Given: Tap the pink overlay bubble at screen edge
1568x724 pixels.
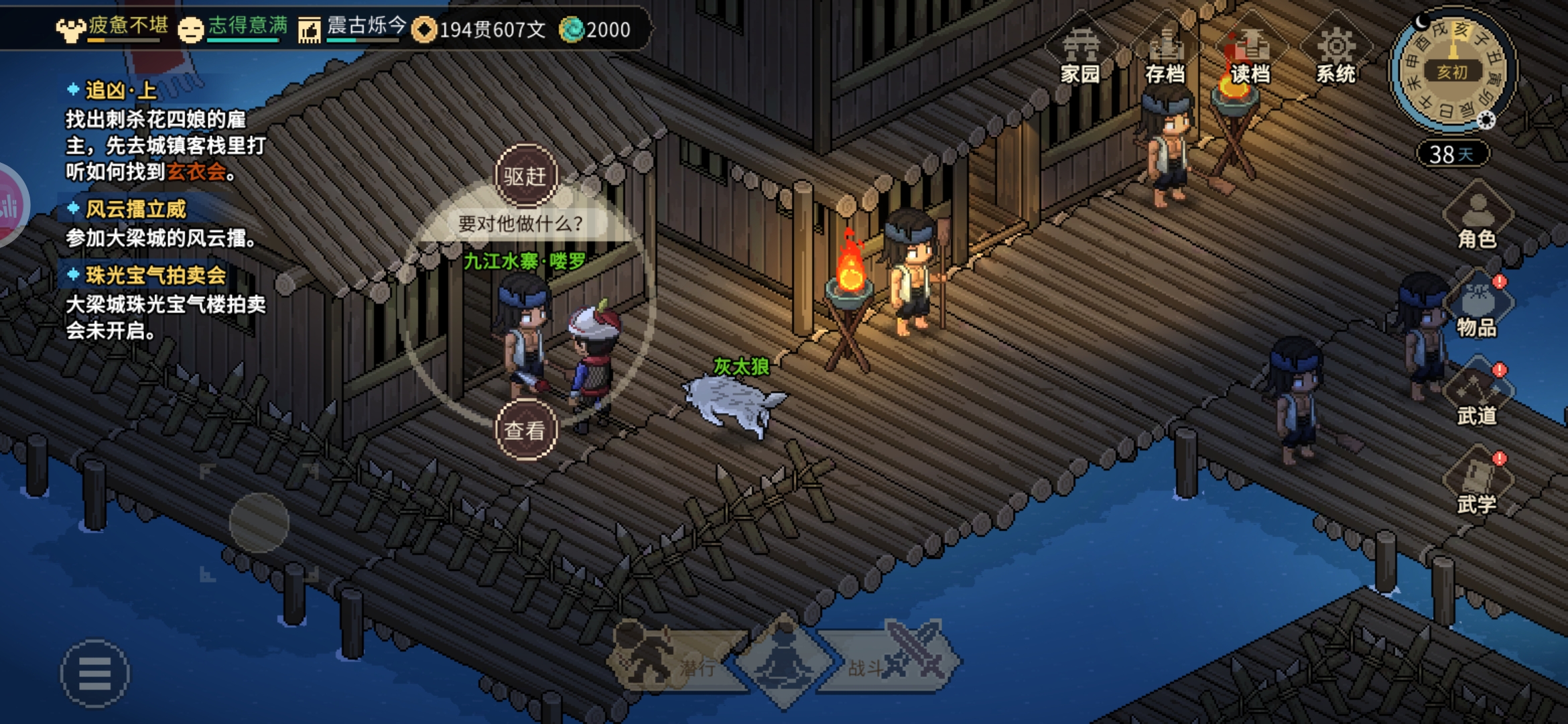Looking at the screenshot, I should [9, 205].
